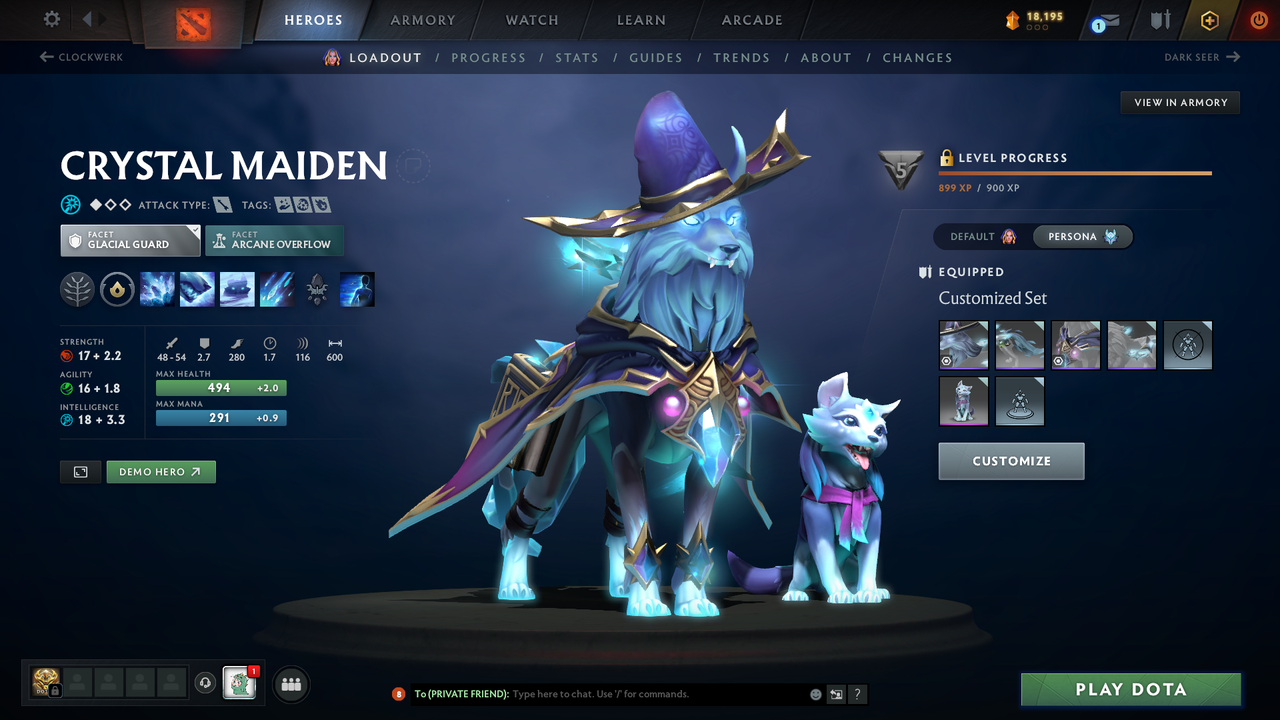Navigate to the previous hero Clockwerk

coord(80,57)
